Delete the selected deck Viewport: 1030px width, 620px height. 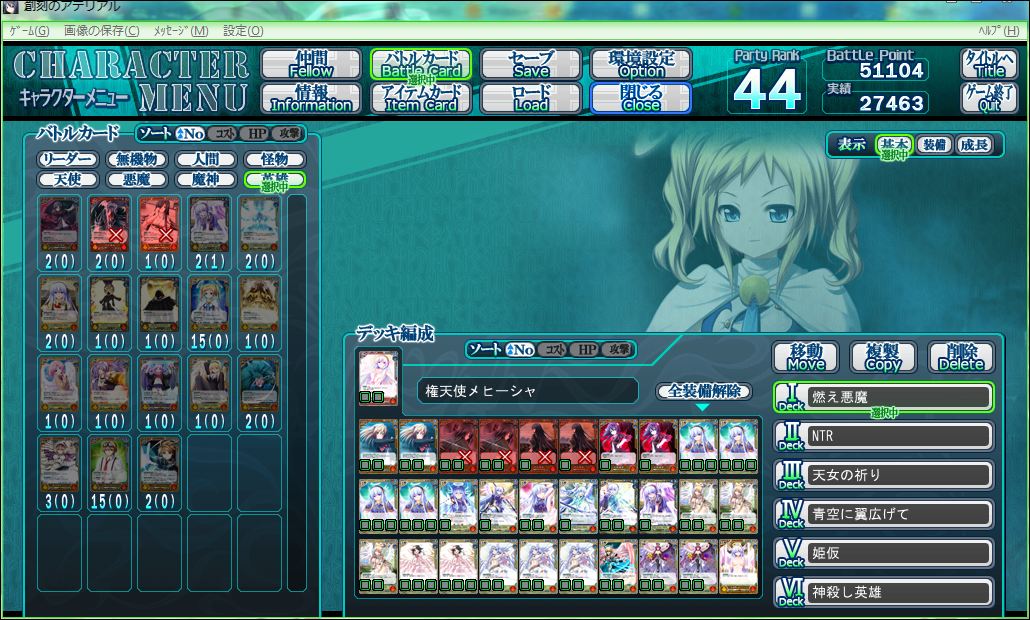961,357
